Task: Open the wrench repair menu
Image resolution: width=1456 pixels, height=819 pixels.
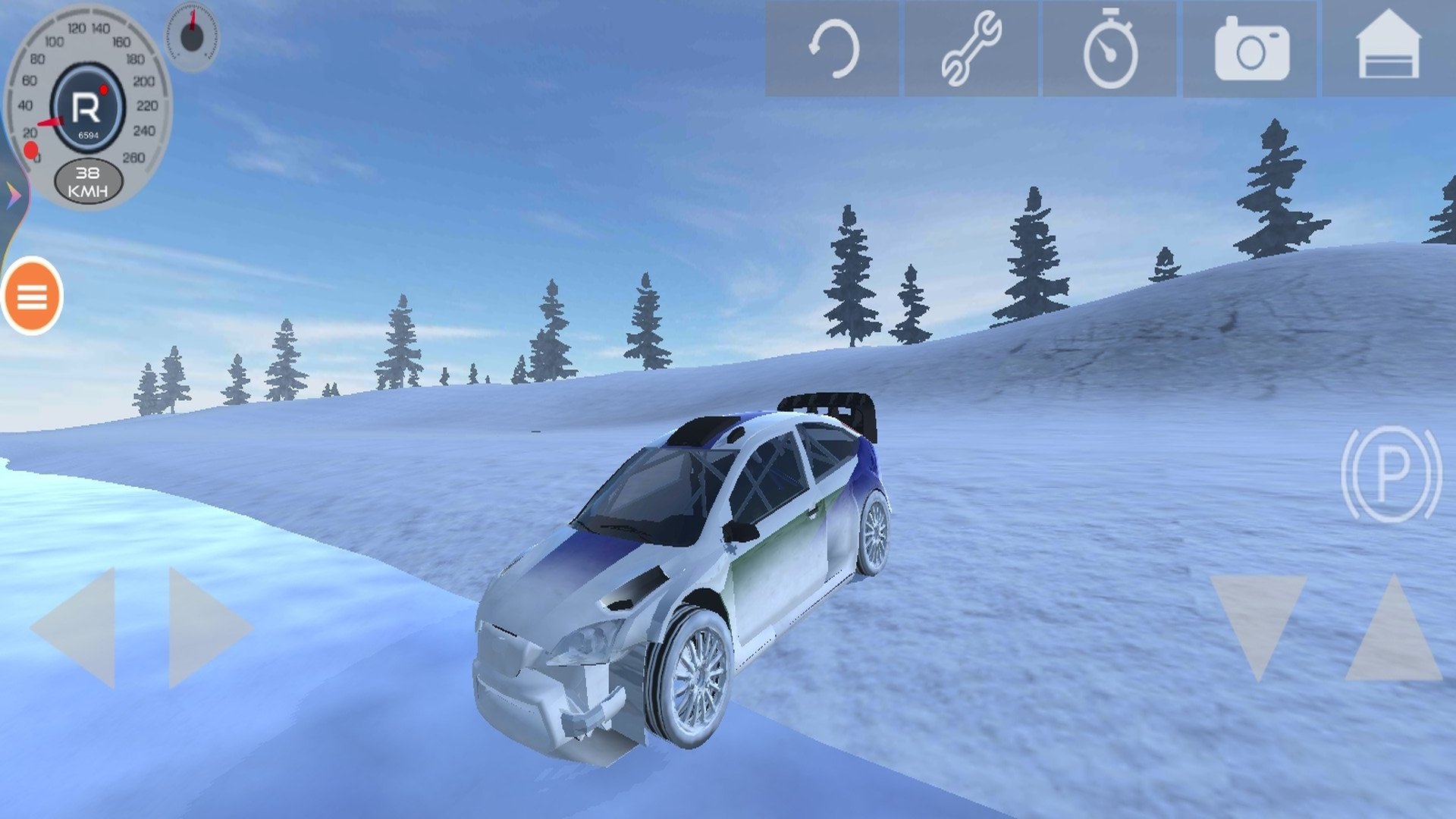Action: [971, 49]
